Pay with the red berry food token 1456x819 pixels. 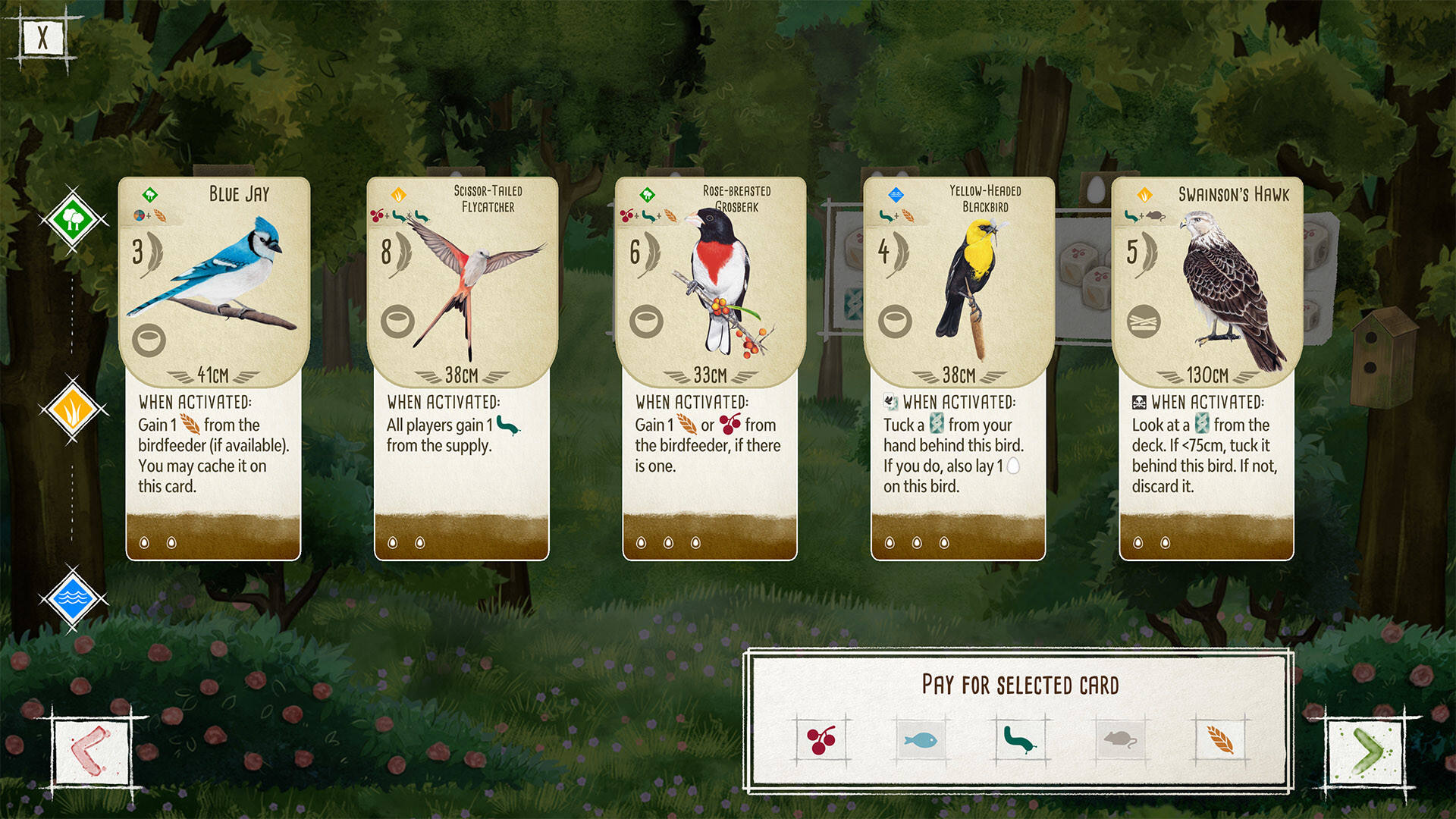821,739
